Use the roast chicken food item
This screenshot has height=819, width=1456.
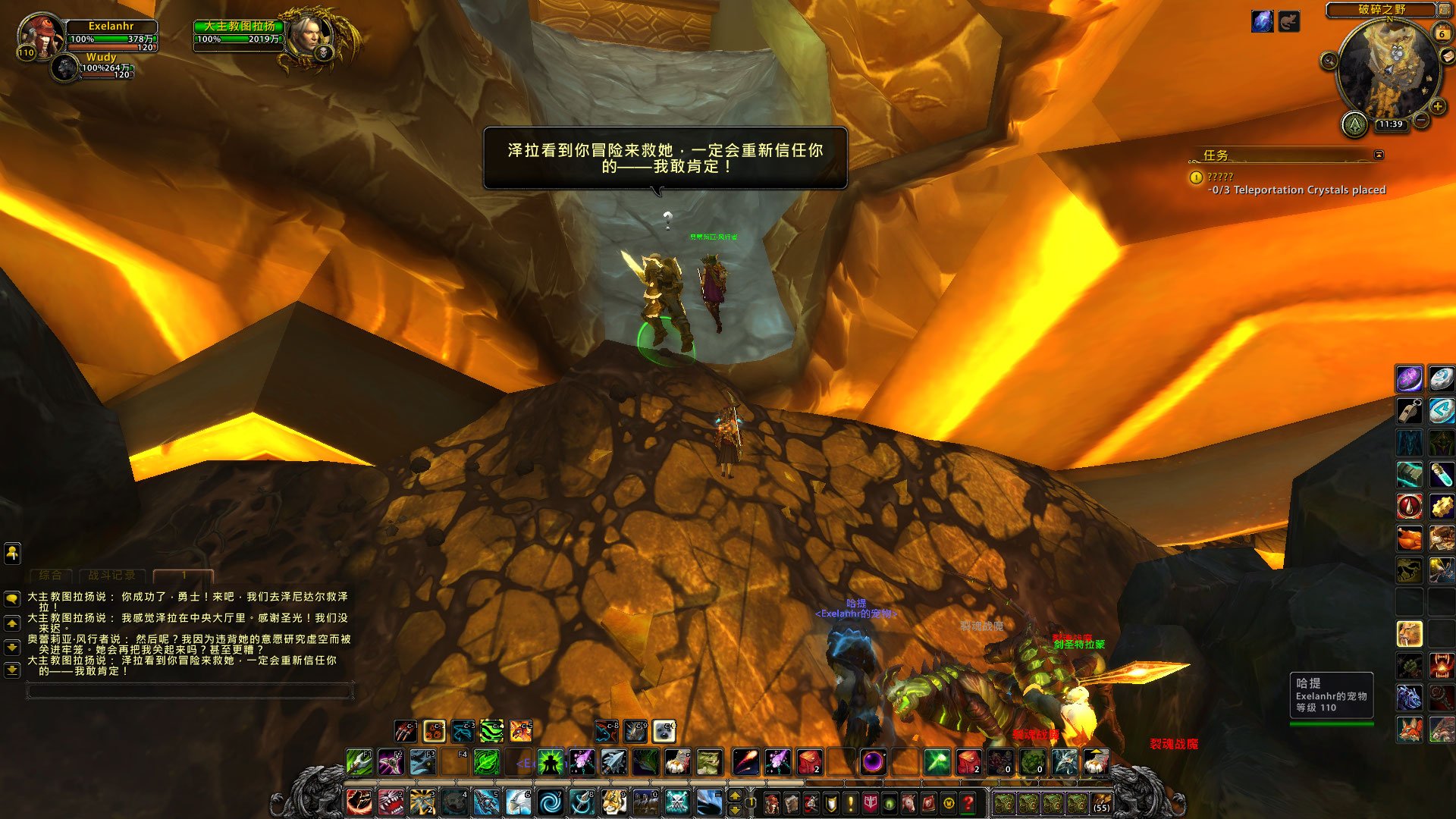coord(1409,538)
